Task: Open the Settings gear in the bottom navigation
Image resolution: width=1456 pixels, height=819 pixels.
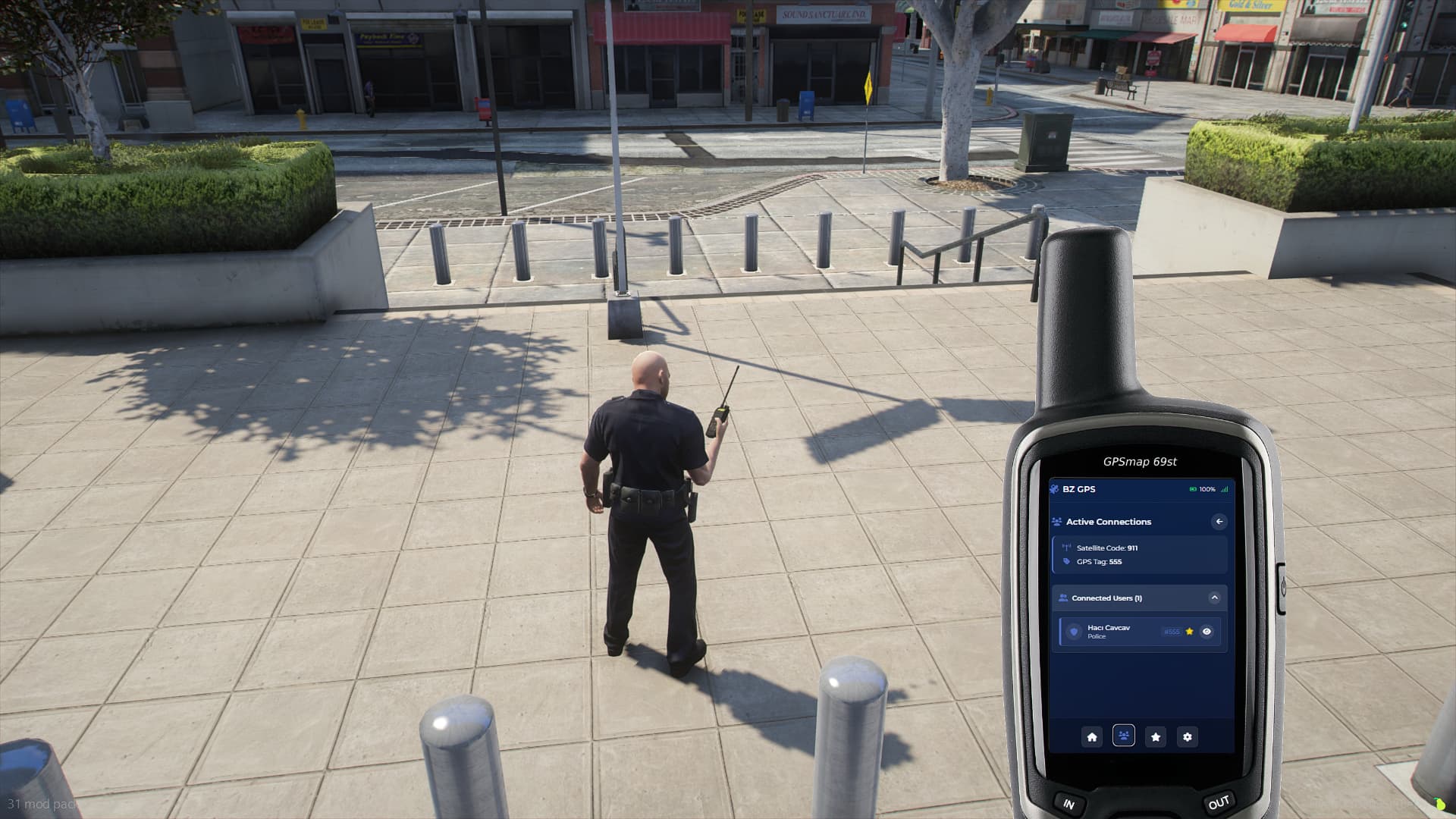Action: (x=1188, y=736)
